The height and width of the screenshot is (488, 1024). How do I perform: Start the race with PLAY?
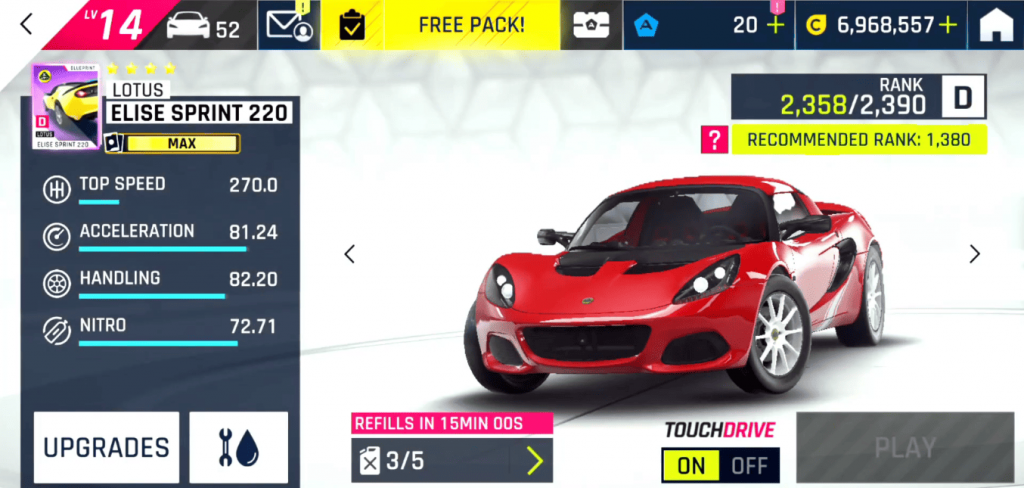click(x=904, y=447)
